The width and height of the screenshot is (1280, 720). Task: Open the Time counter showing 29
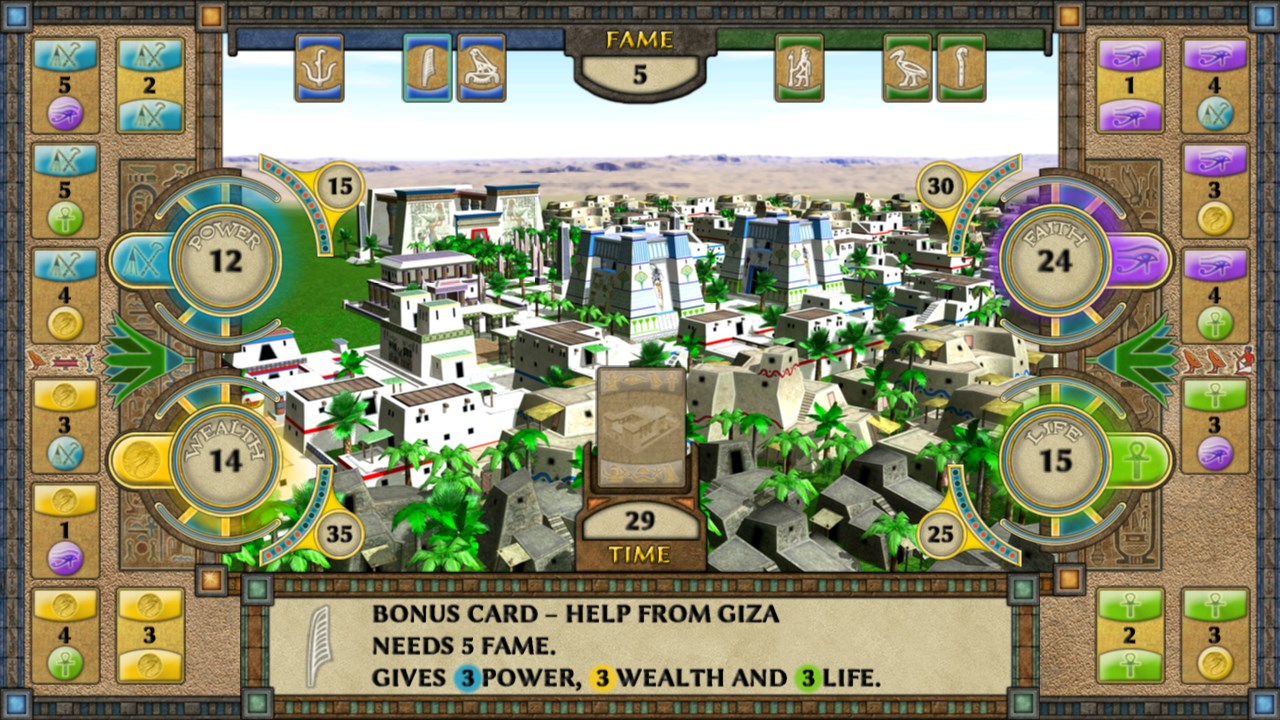tap(640, 522)
